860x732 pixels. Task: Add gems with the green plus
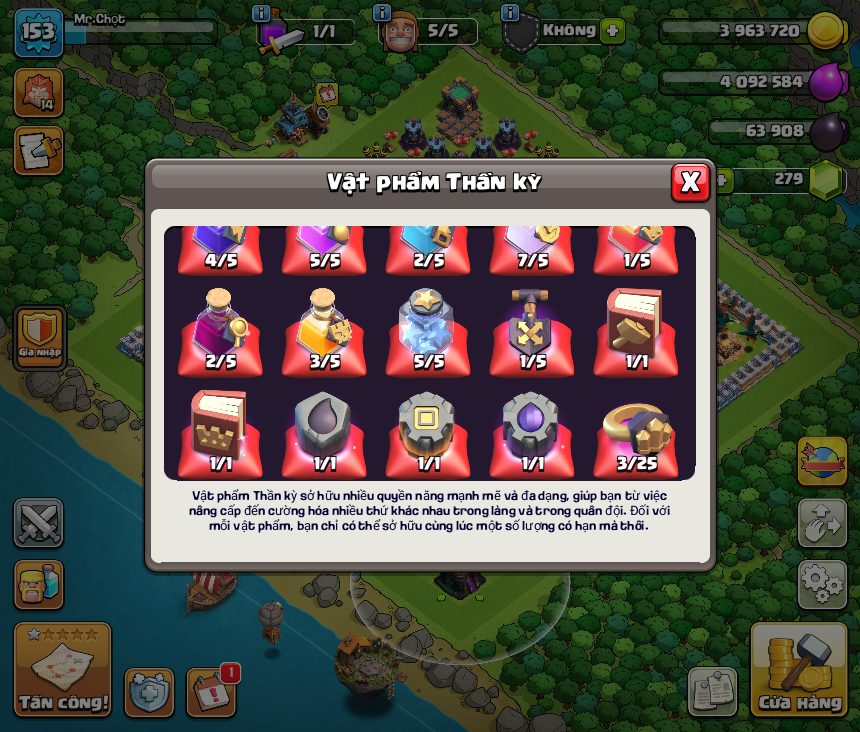pos(721,180)
